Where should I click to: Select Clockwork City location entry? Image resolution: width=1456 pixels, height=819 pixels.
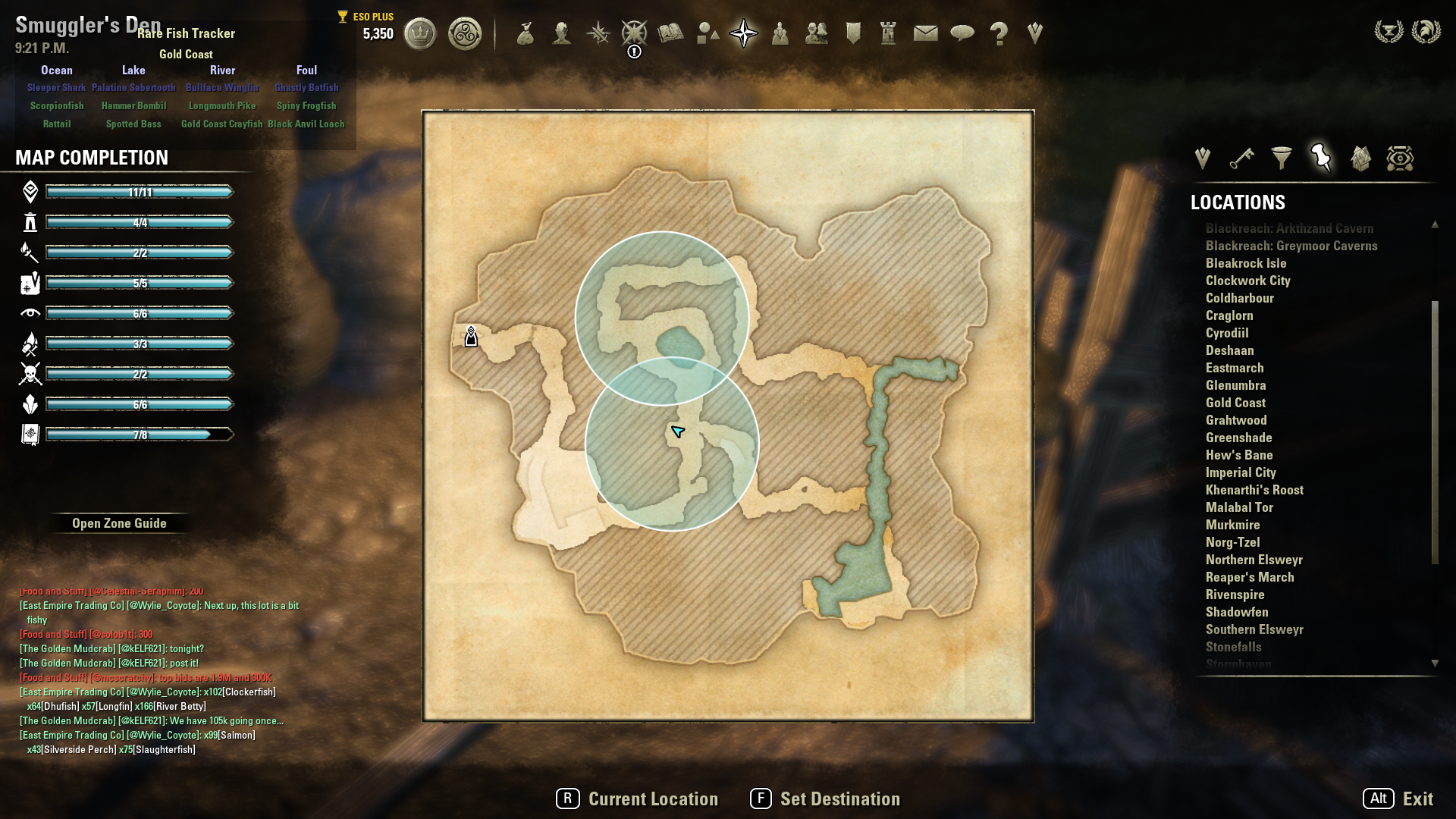tap(1247, 281)
